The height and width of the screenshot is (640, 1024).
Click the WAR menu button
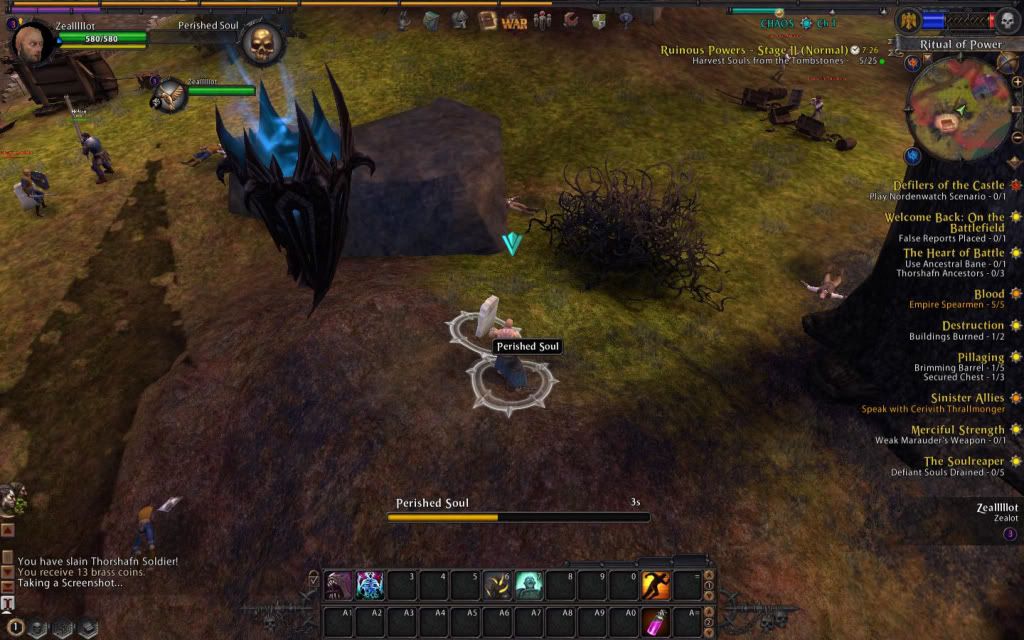[x=514, y=21]
